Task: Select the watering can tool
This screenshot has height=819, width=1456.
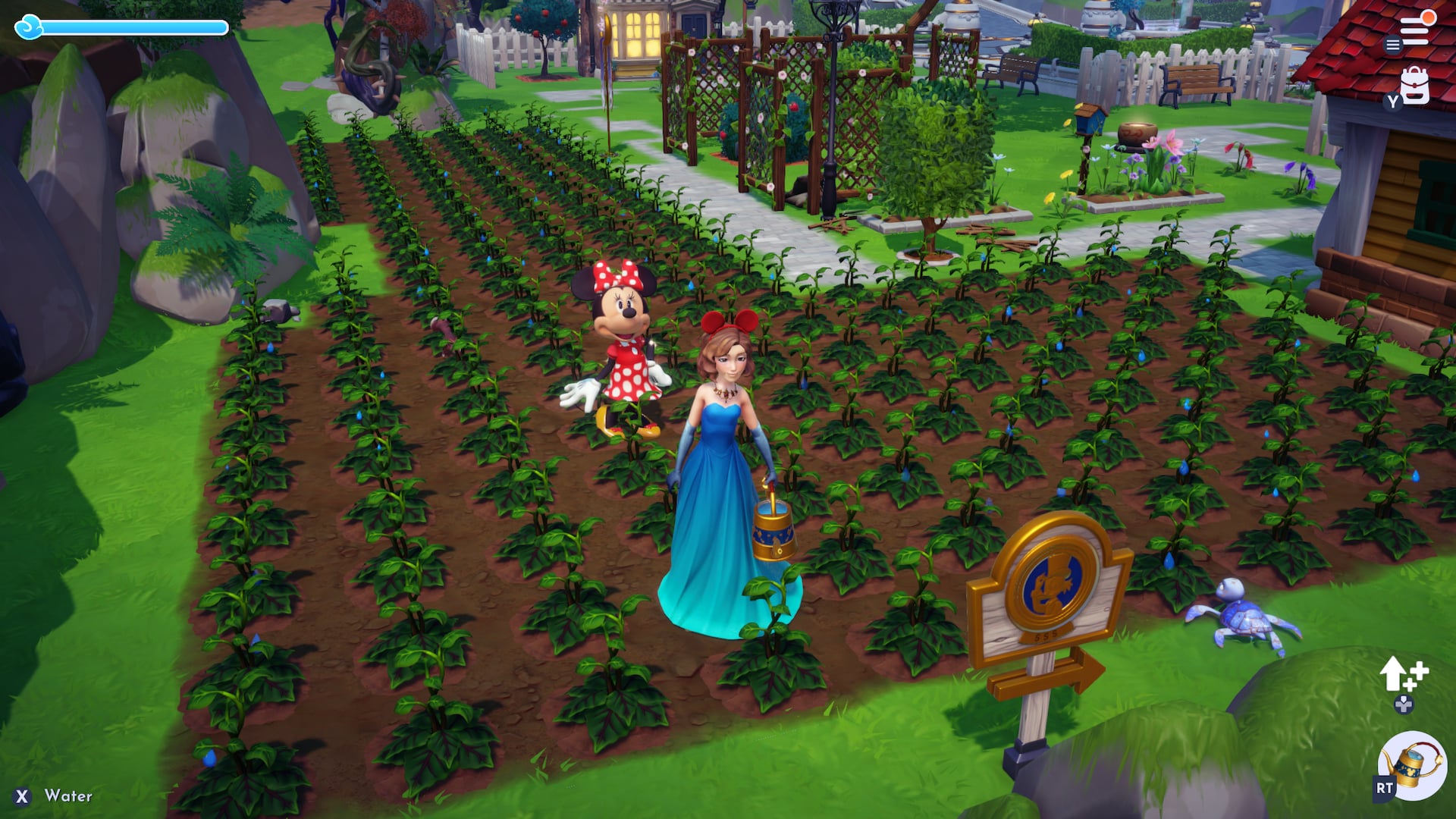Action: (1413, 766)
